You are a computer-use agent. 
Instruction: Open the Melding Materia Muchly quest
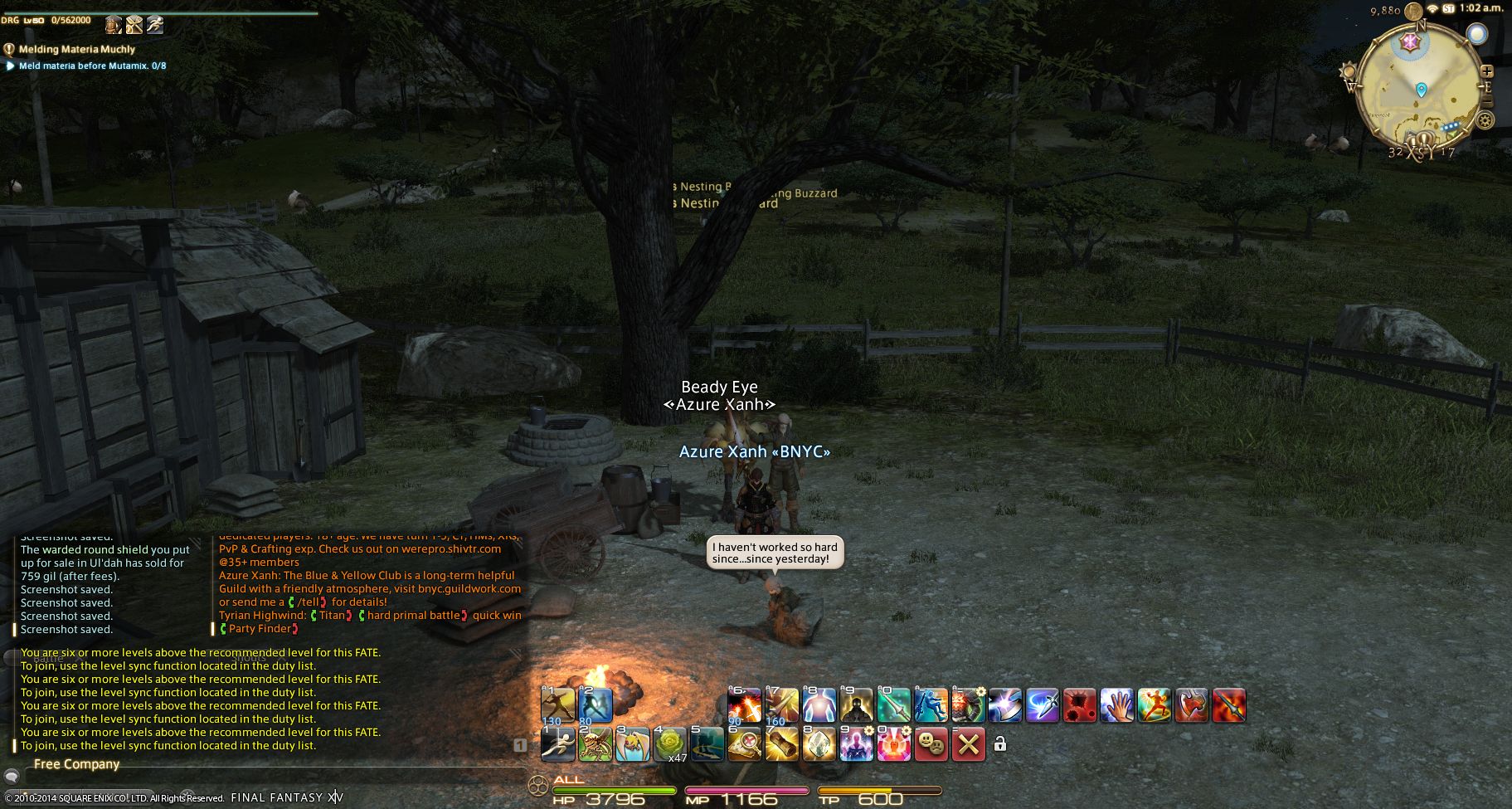(77, 50)
